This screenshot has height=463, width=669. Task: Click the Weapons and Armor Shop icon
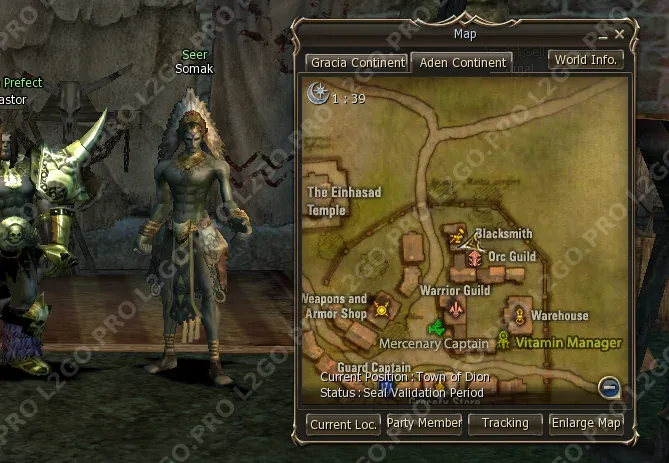coord(381,309)
